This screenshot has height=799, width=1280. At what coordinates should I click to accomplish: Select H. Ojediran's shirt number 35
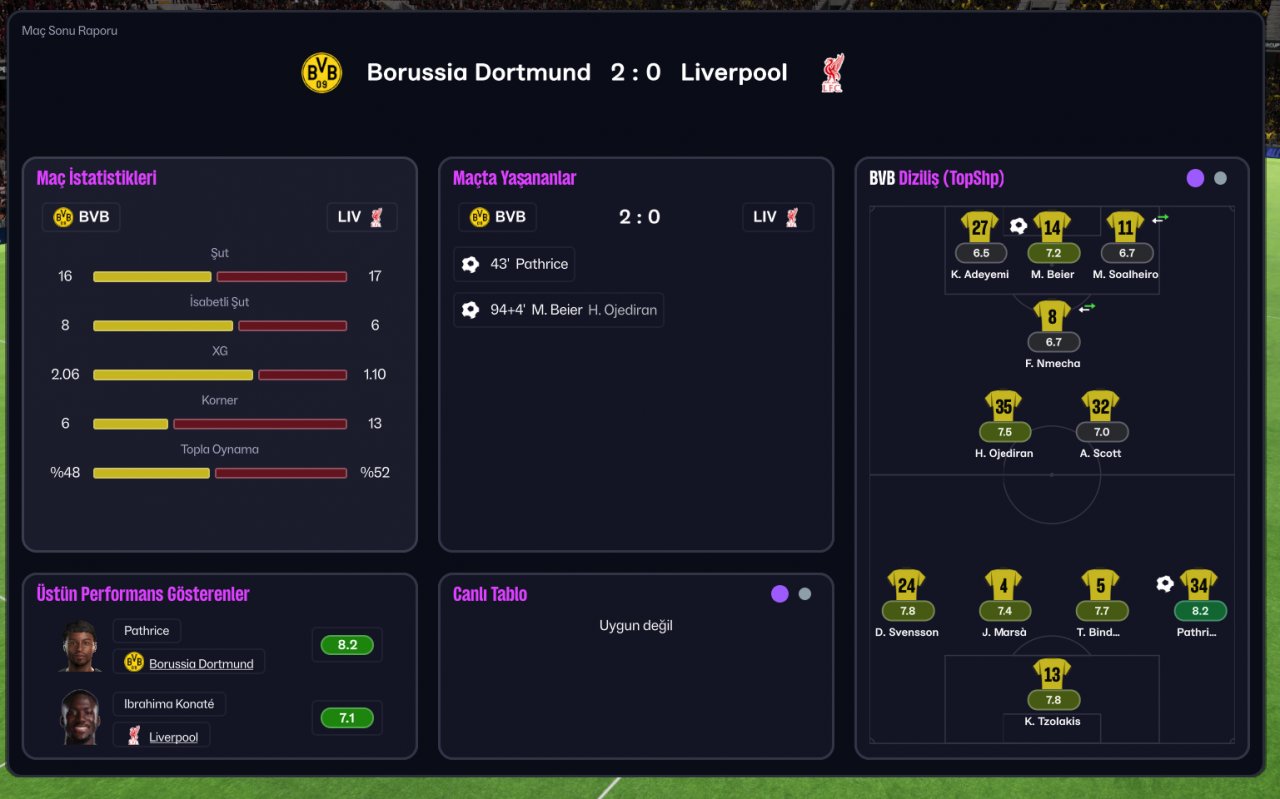1004,406
